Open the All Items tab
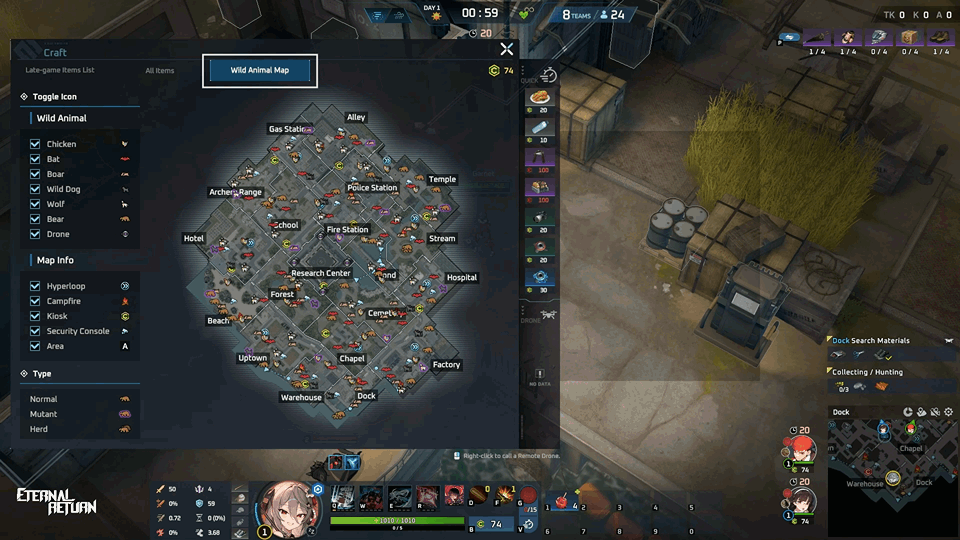The width and height of the screenshot is (960, 540). click(x=159, y=70)
